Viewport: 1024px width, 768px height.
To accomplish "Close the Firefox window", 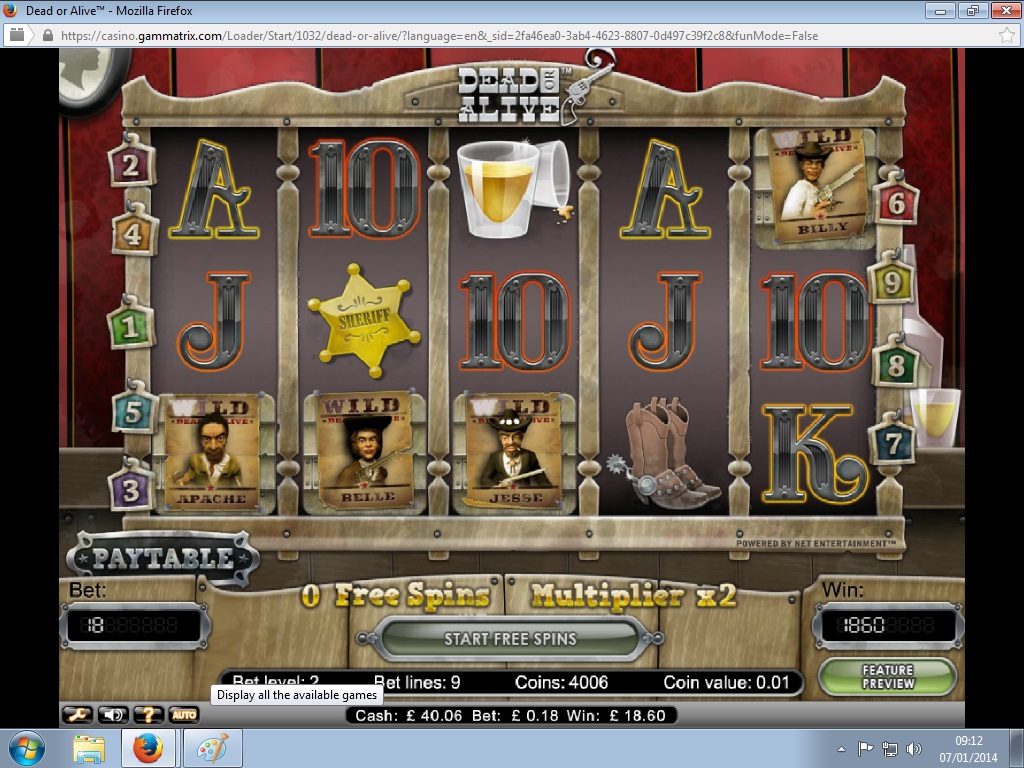I will 1001,11.
